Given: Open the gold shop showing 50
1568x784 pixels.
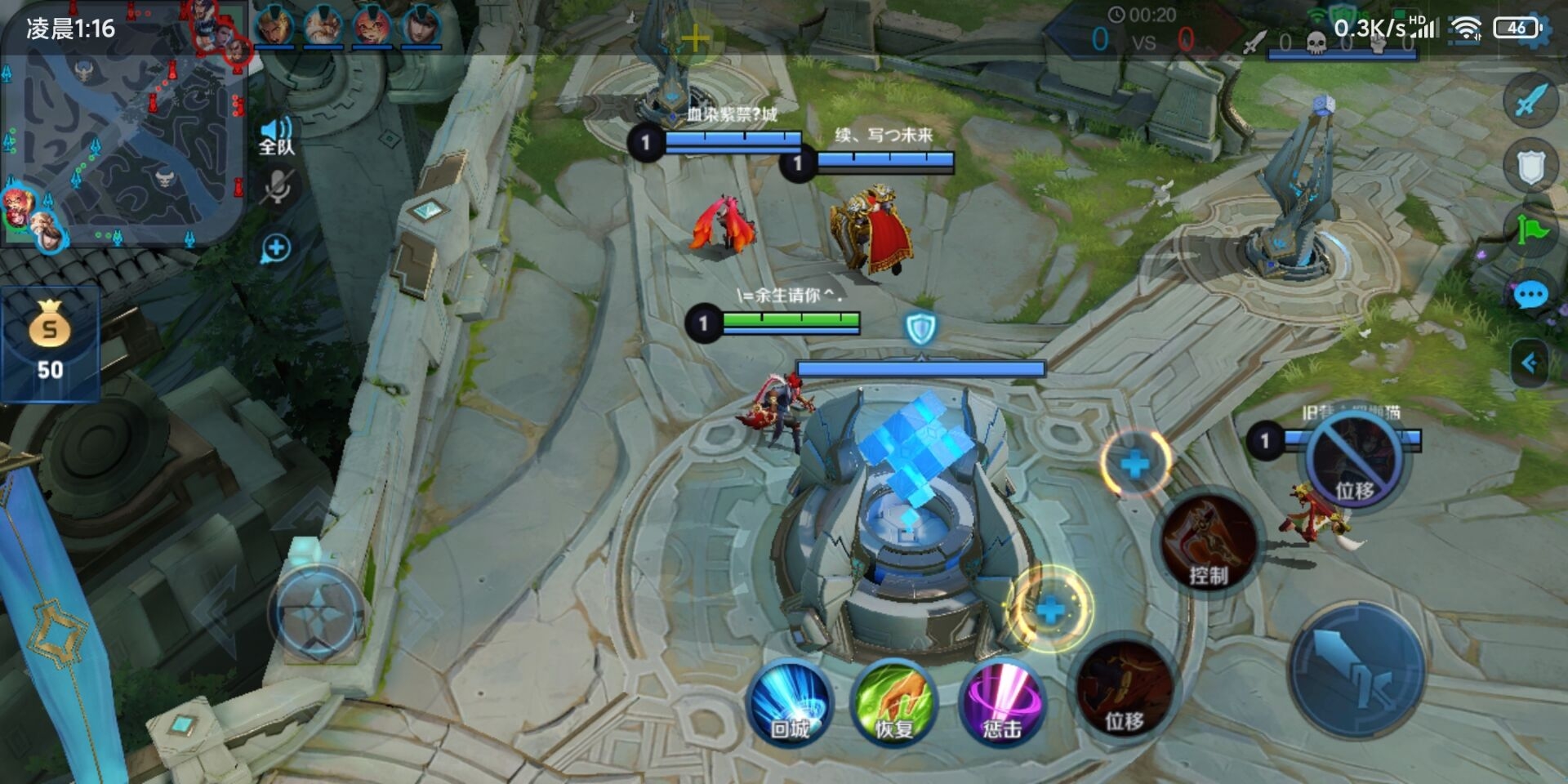Looking at the screenshot, I should (50, 343).
